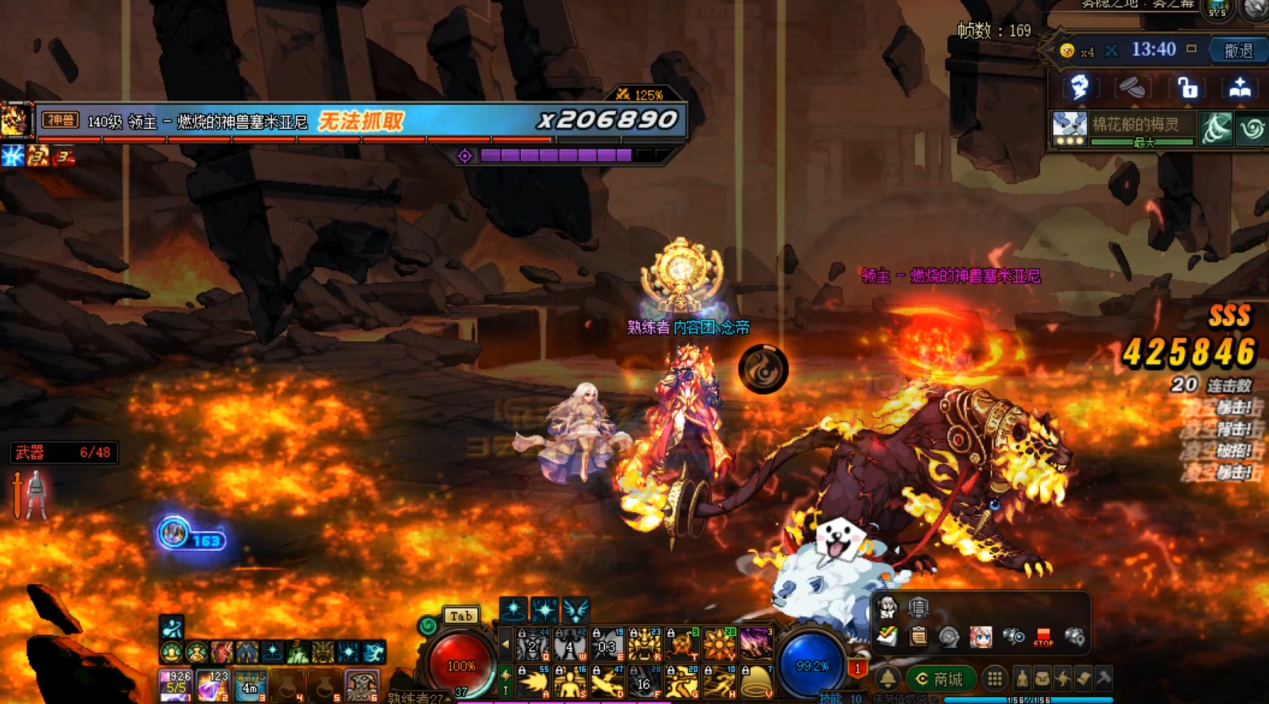1269x704 pixels.
Task: Use the purple crystal item in slot 2
Action: 212,686
